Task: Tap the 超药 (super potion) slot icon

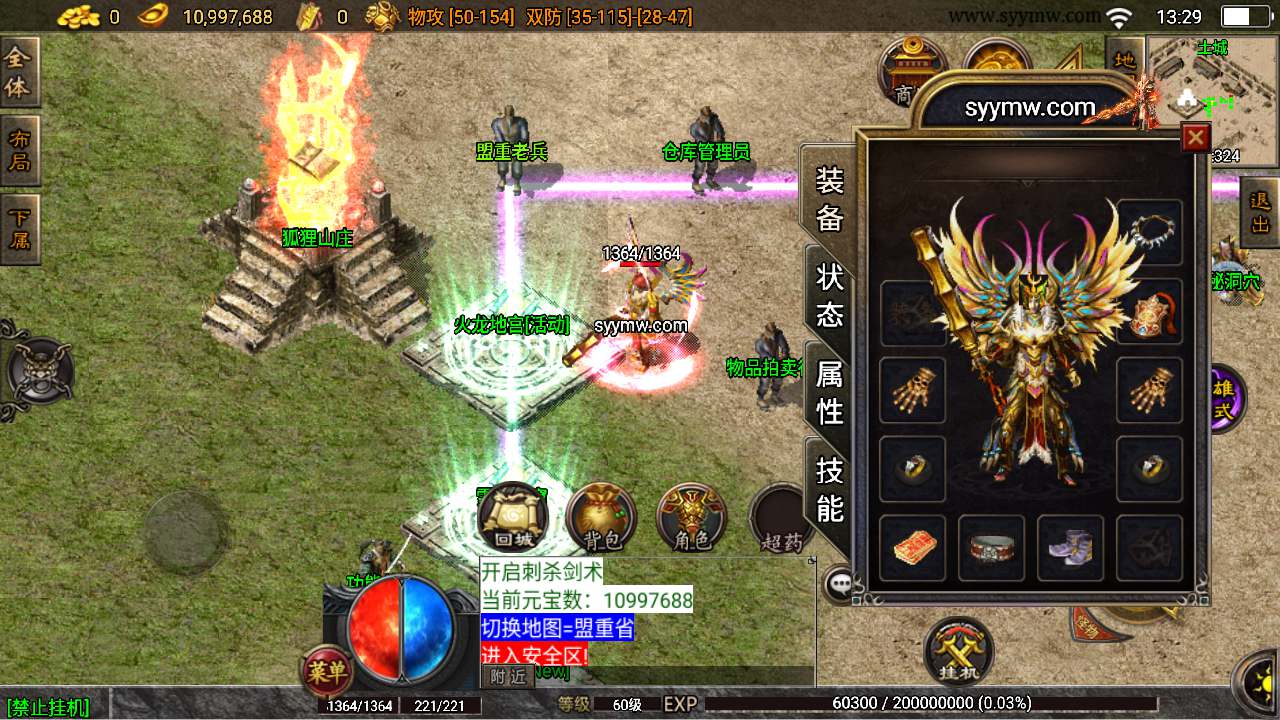Action: (779, 518)
